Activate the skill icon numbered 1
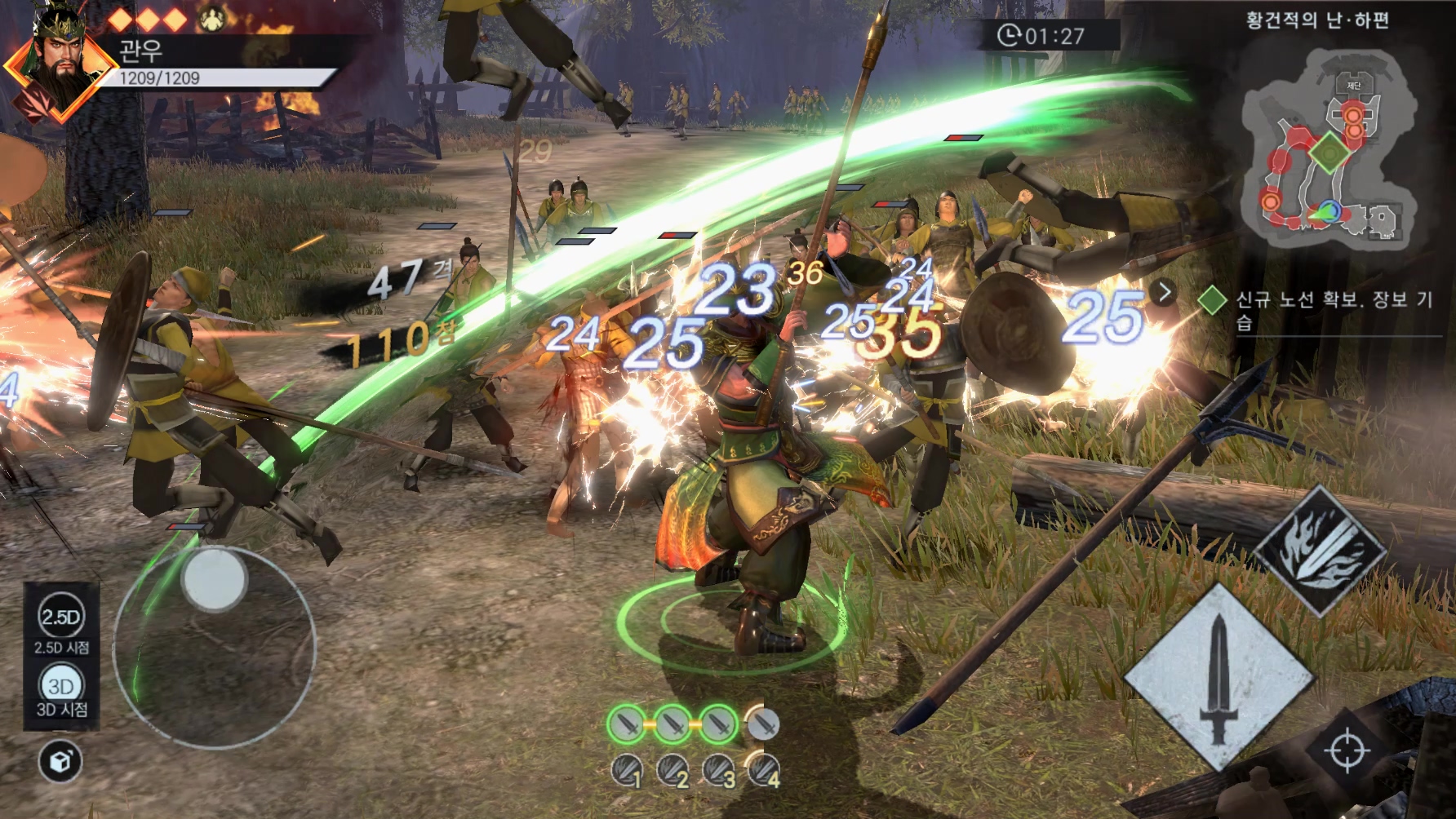This screenshot has width=1456, height=819. (x=628, y=770)
